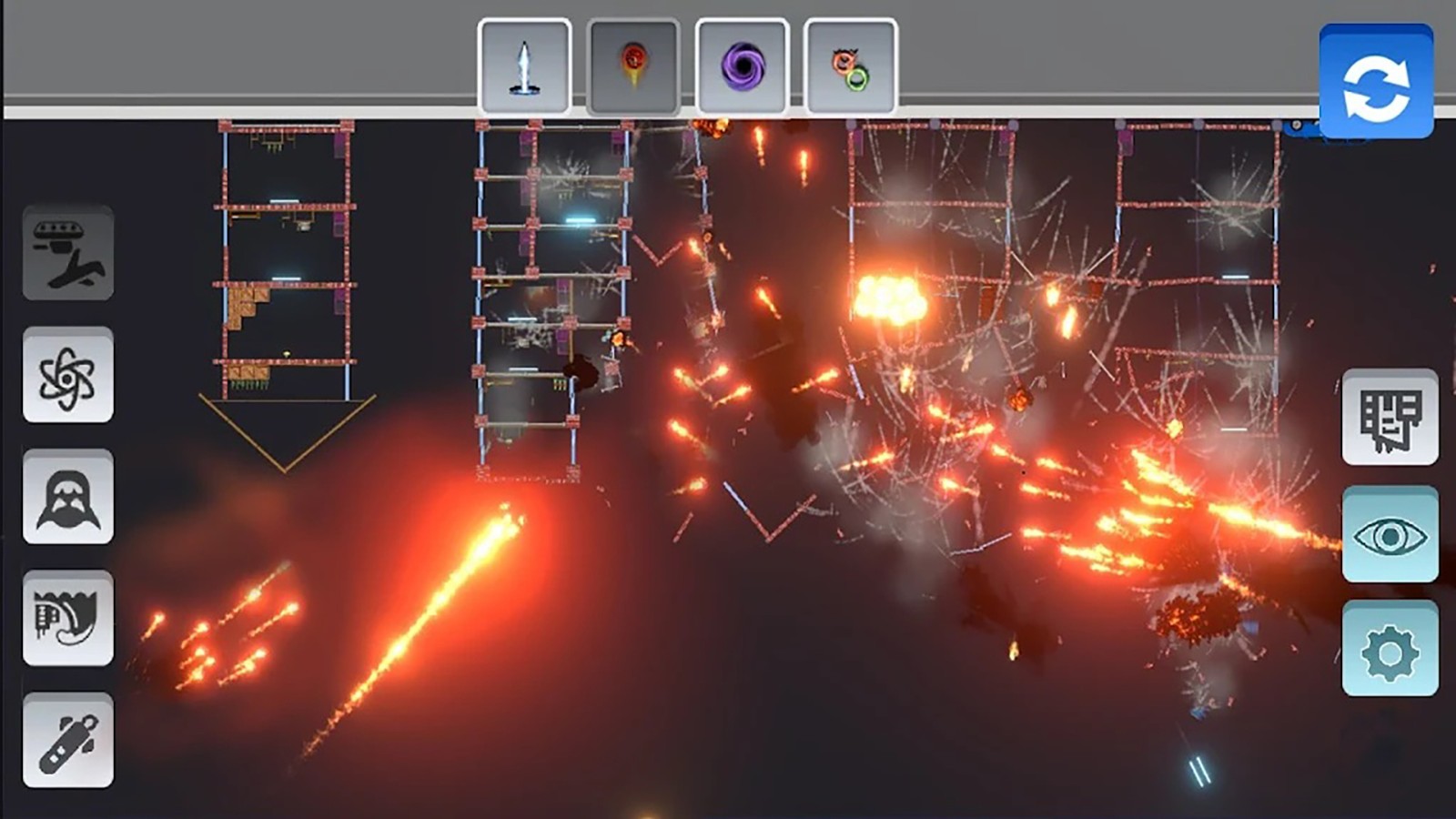The image size is (1456, 819).
Task: Open the atom nuclear weapons category
Action: tap(68, 375)
